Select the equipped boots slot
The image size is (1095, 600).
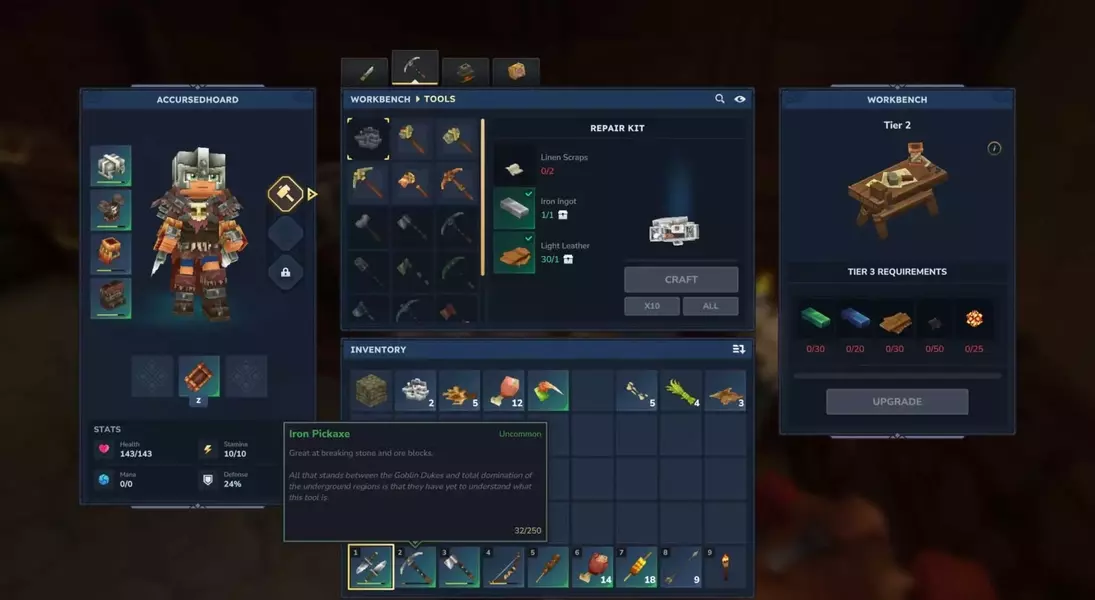[x=111, y=298]
